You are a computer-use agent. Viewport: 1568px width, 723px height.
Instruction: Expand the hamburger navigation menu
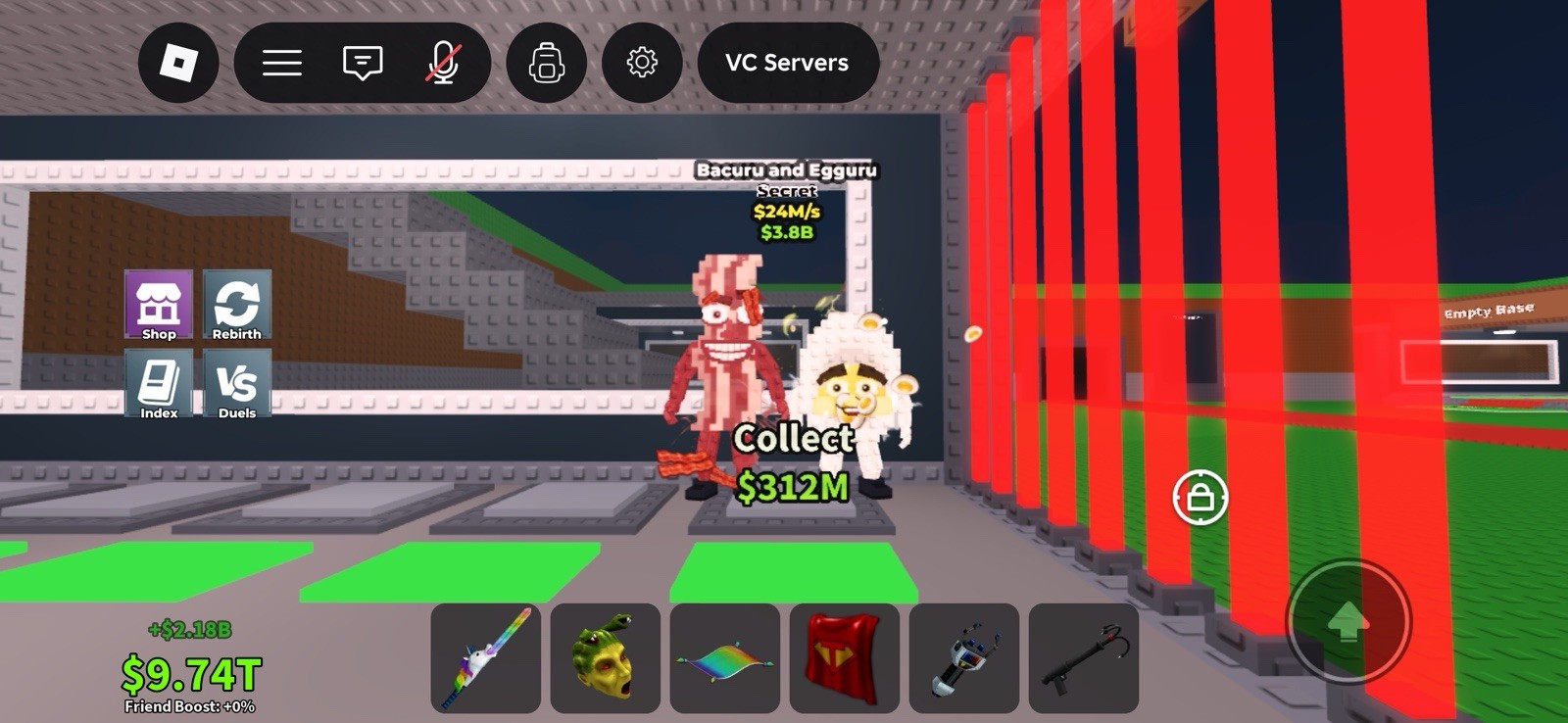[x=281, y=62]
